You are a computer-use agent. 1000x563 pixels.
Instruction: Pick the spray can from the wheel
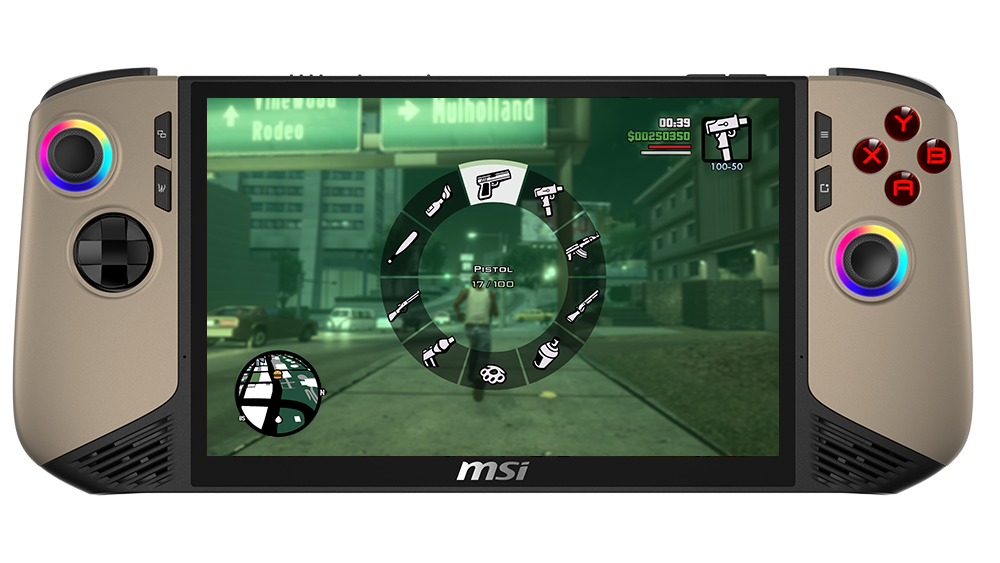(x=546, y=353)
